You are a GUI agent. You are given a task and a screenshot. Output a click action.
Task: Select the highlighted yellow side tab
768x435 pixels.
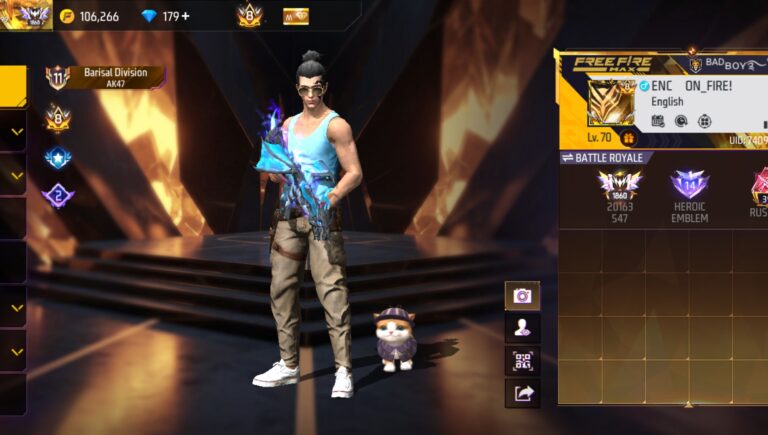coord(12,86)
